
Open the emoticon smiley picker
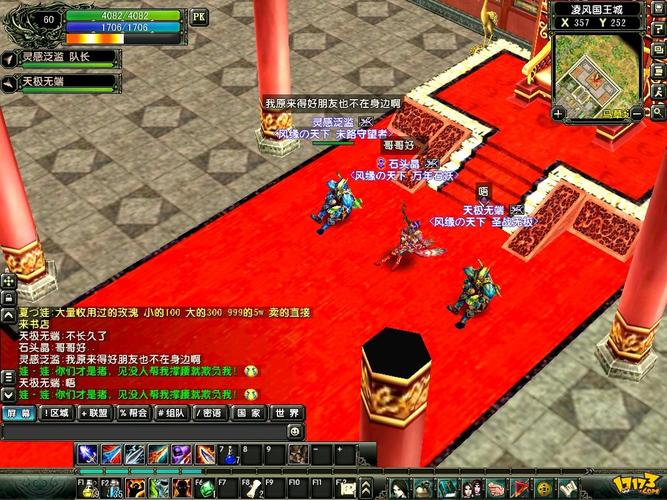295,430
